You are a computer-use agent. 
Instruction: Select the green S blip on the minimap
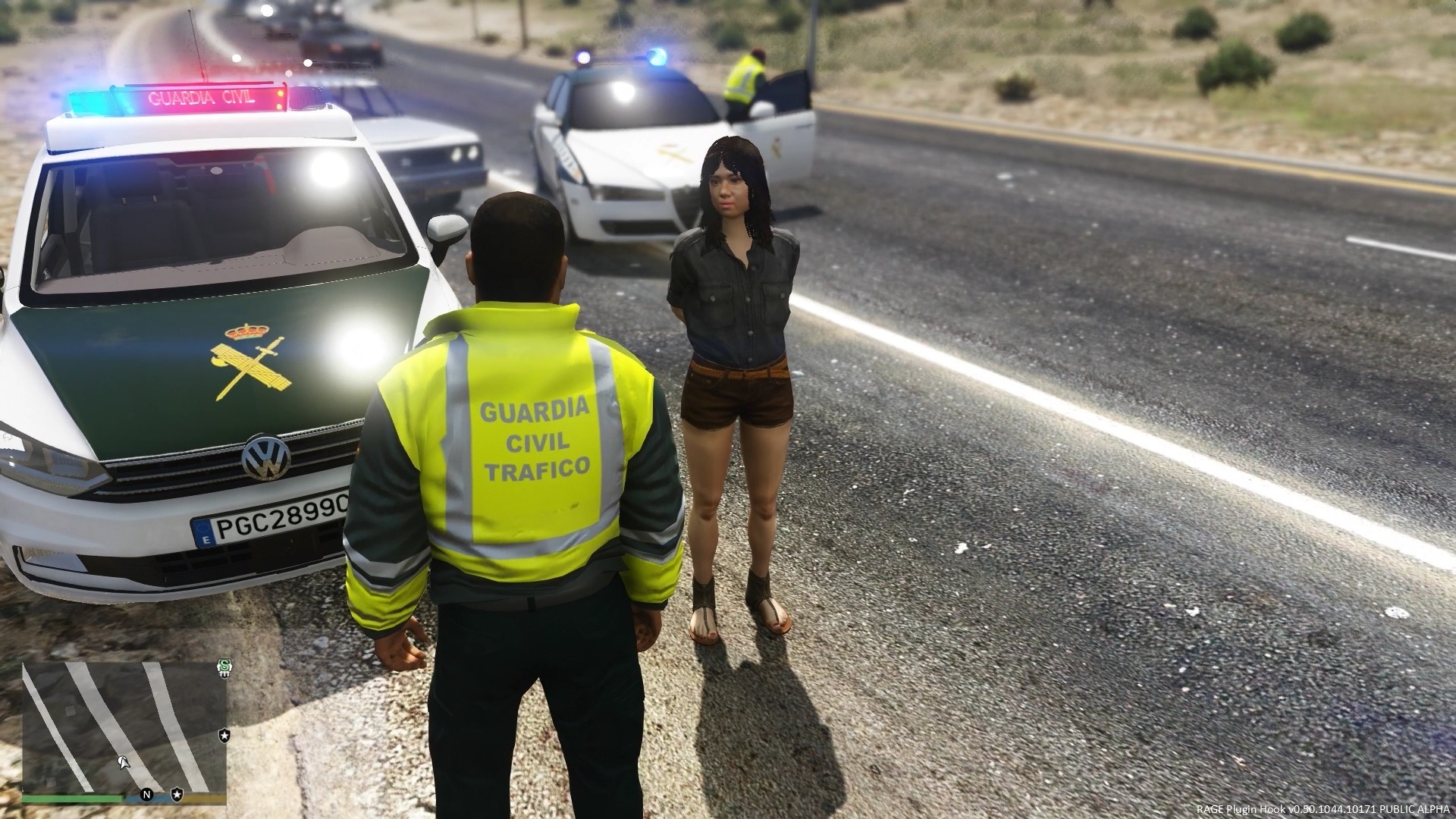pyautogui.click(x=224, y=667)
